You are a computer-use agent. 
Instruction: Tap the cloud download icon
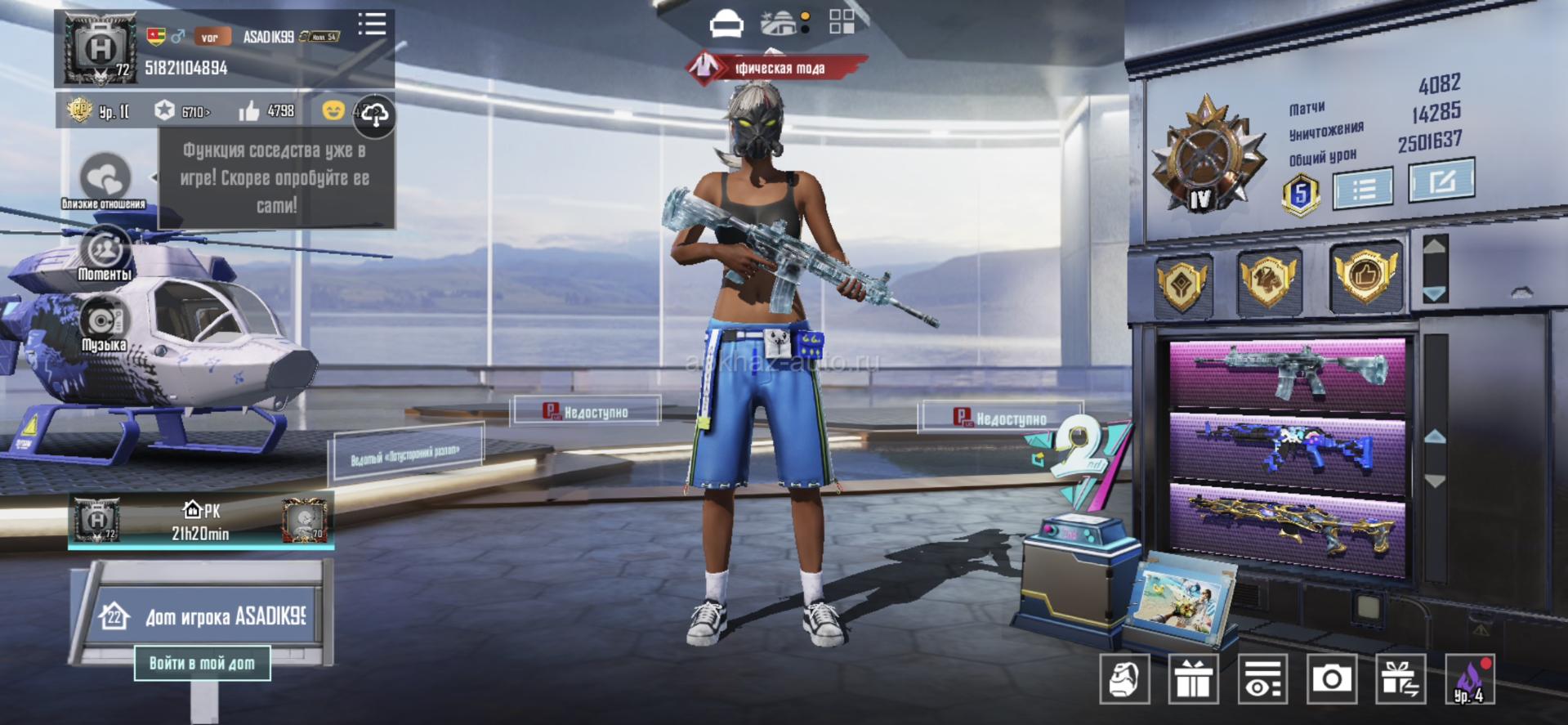click(374, 114)
